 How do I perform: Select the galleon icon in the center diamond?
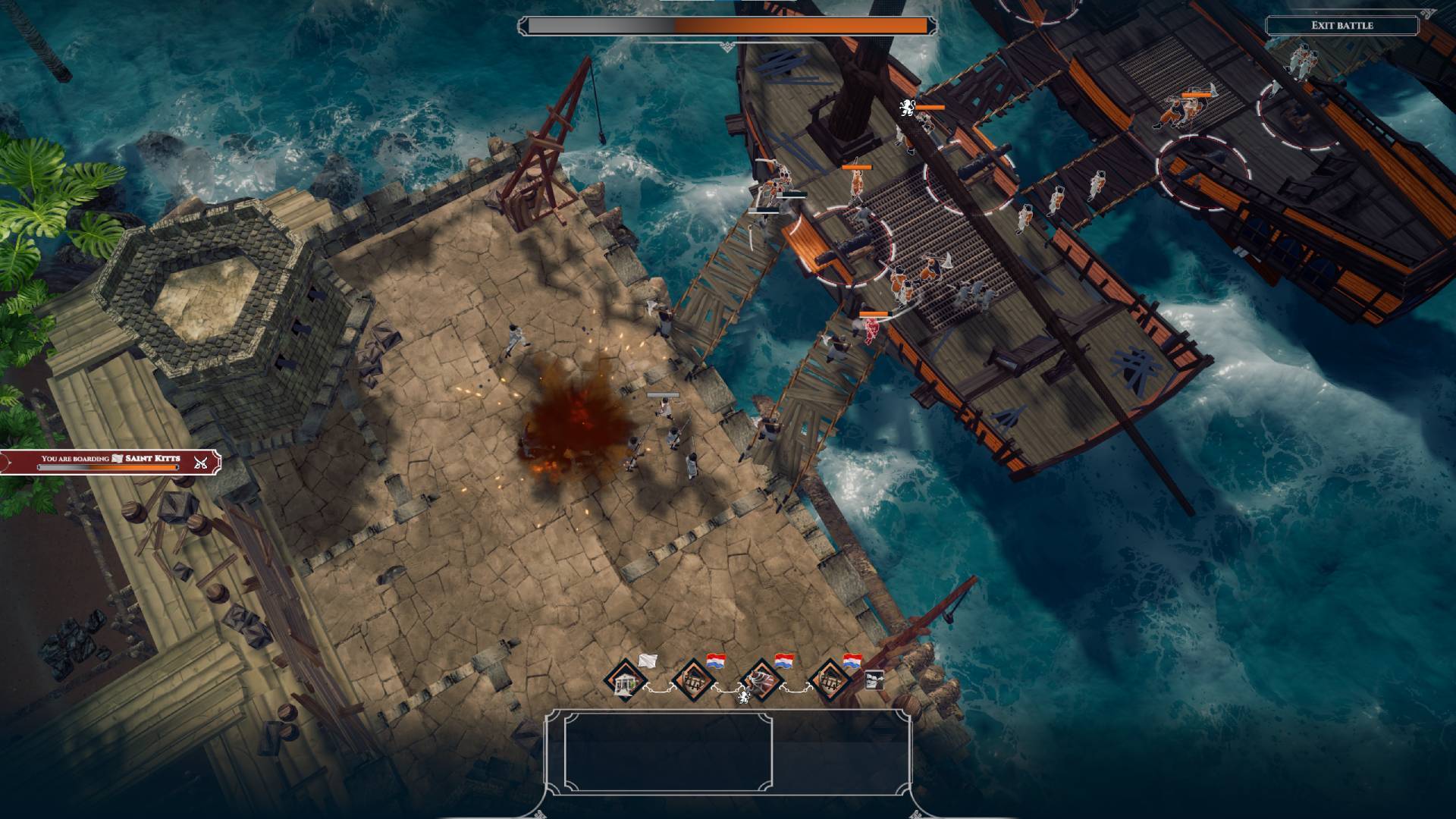[759, 682]
